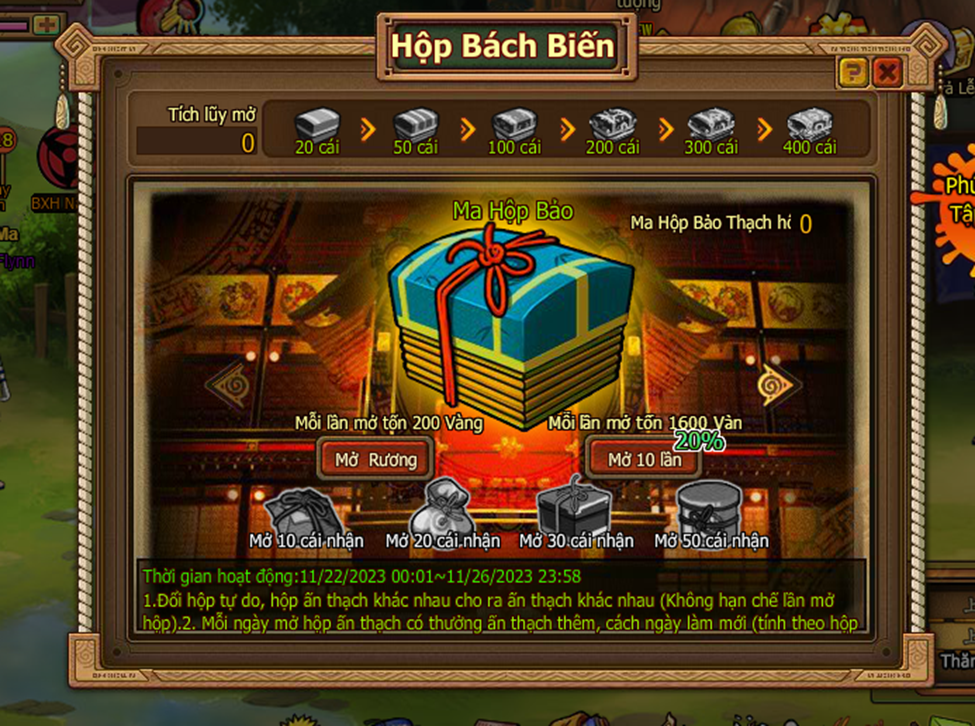
Task: Claim the Mở 30 cái nhận reward
Action: [575, 508]
